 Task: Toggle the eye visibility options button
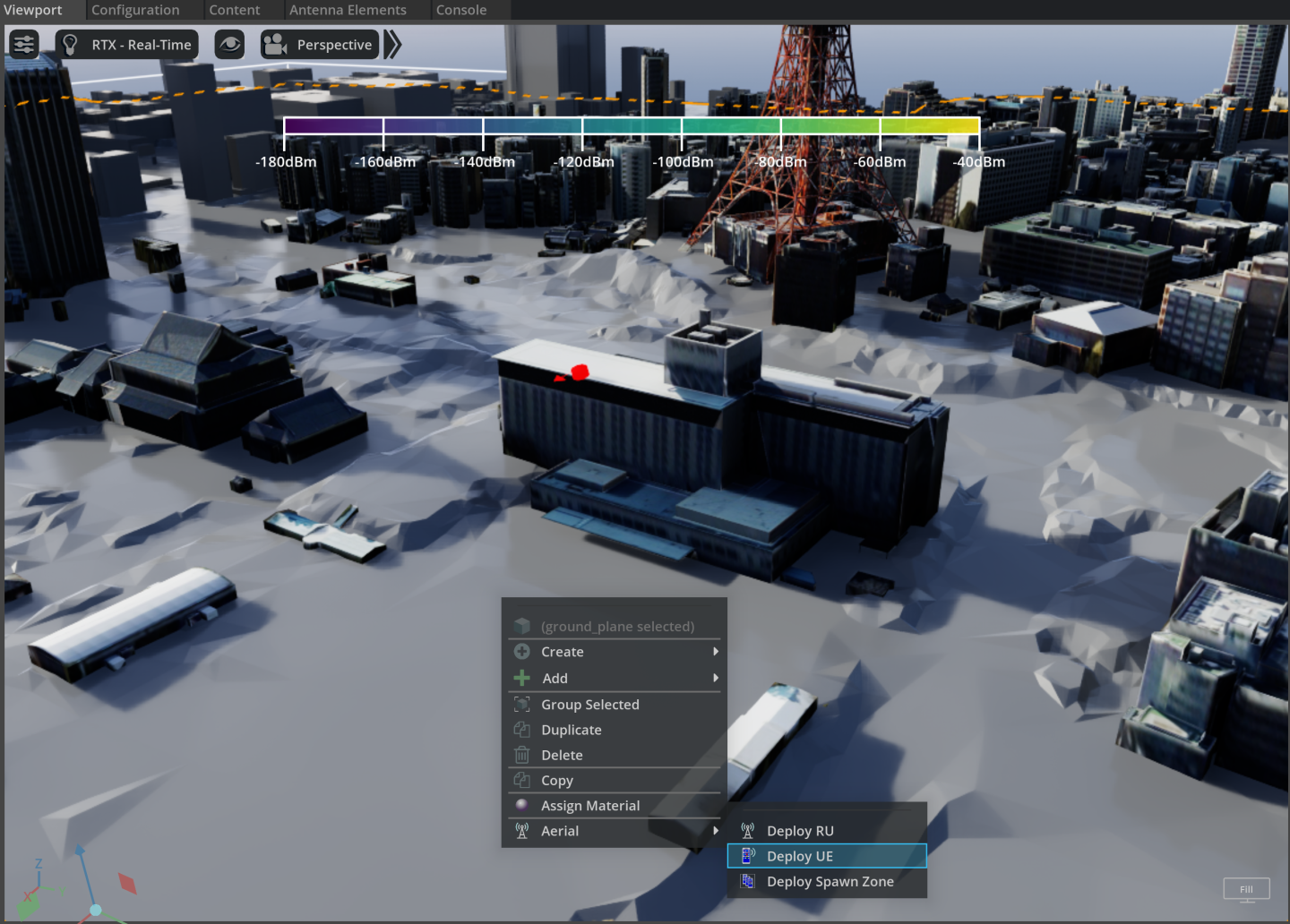pyautogui.click(x=230, y=44)
